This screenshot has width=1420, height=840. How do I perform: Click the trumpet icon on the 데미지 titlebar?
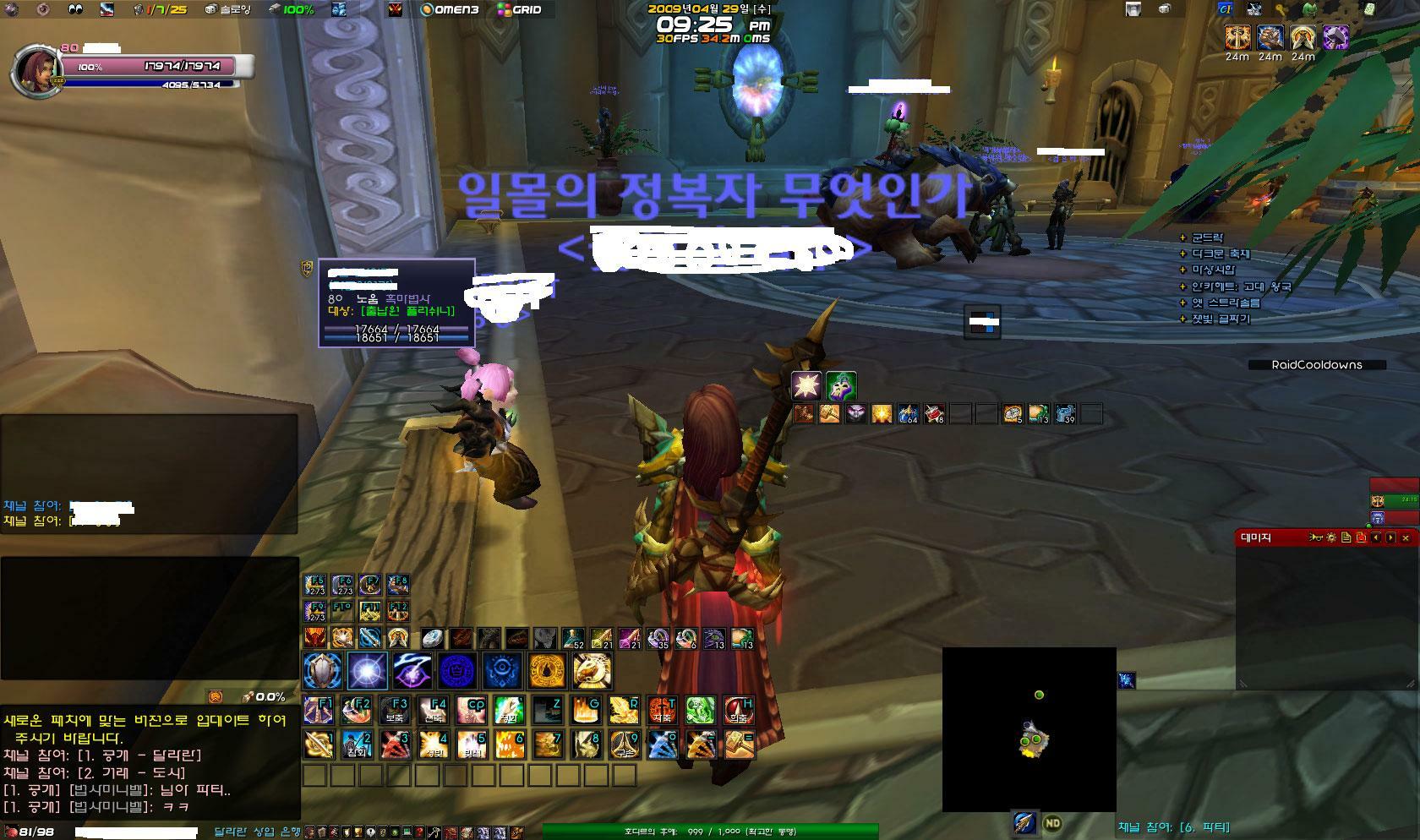(x=1314, y=537)
